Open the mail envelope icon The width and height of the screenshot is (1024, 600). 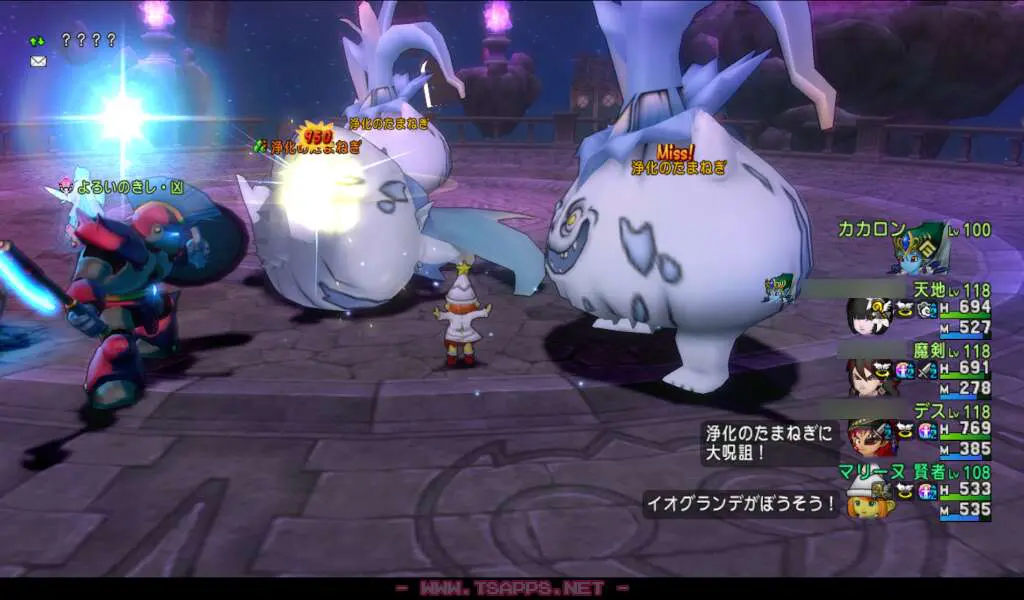(x=38, y=61)
